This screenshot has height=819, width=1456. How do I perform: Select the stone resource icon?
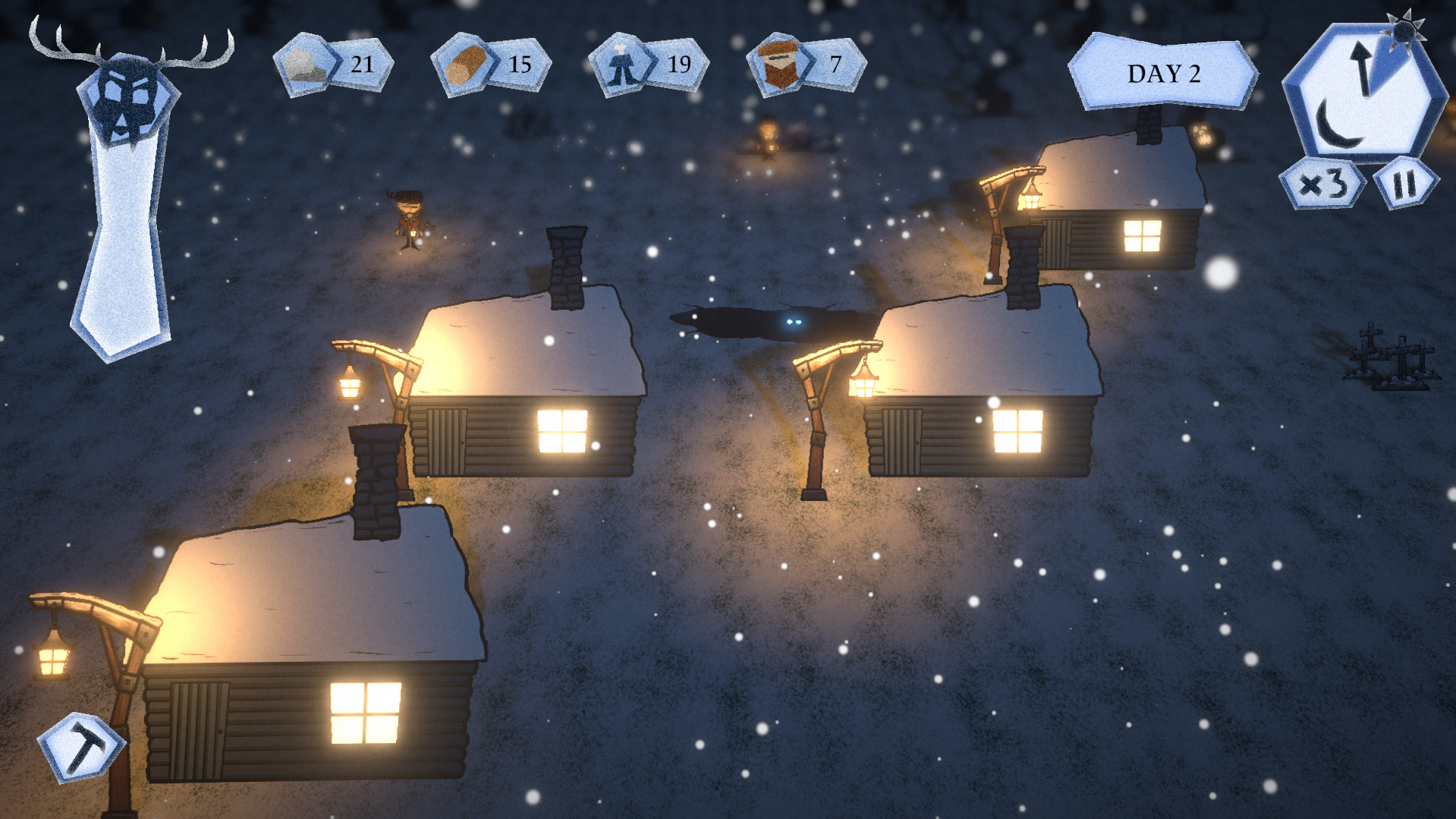pyautogui.click(x=305, y=65)
